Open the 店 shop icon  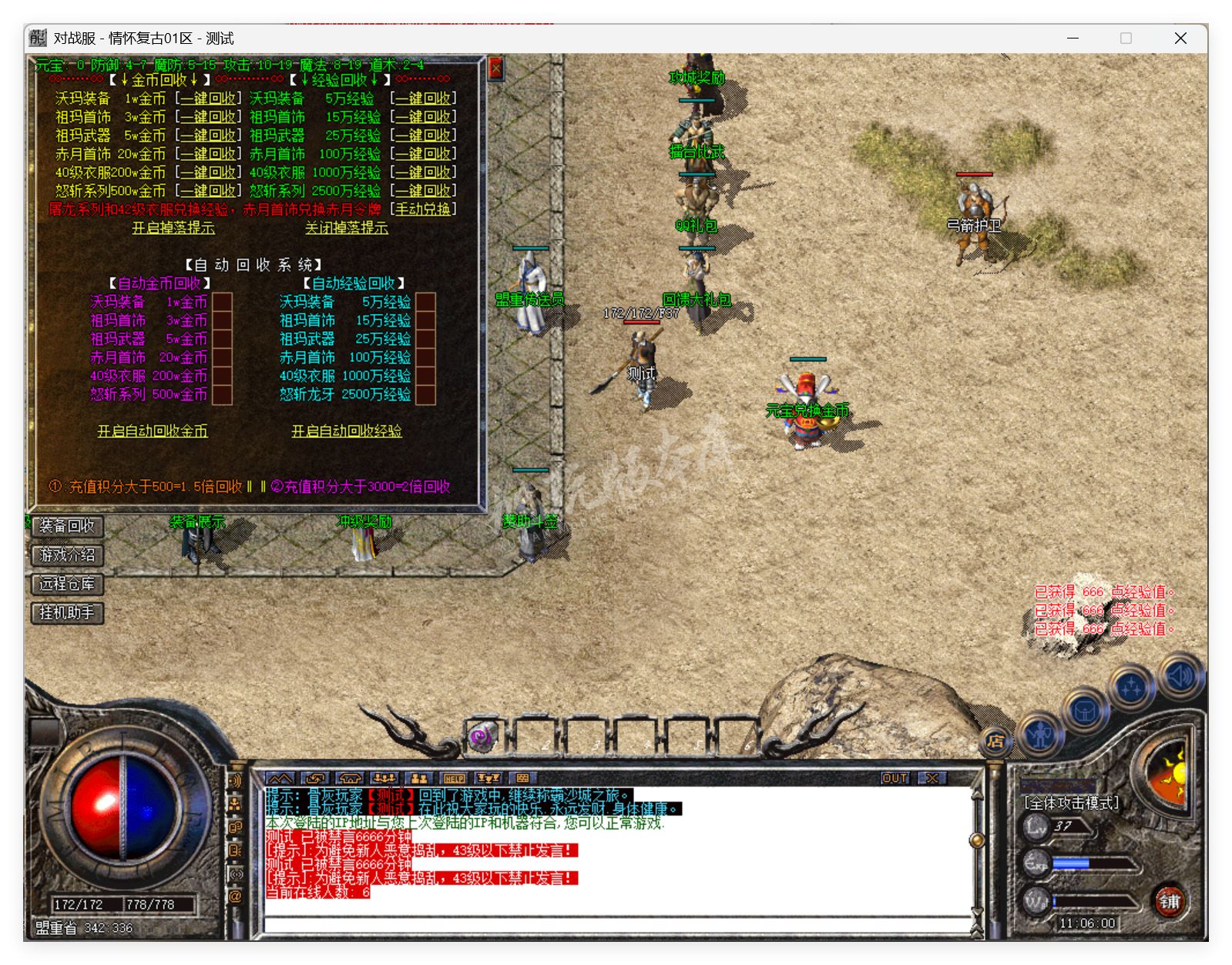pos(995,742)
